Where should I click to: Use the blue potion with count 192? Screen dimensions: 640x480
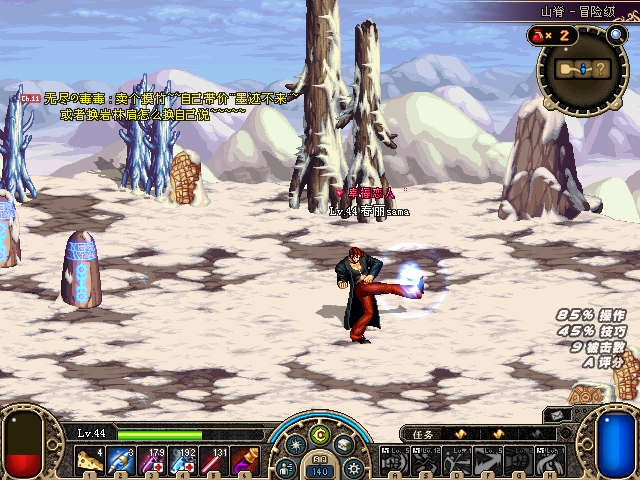click(182, 460)
